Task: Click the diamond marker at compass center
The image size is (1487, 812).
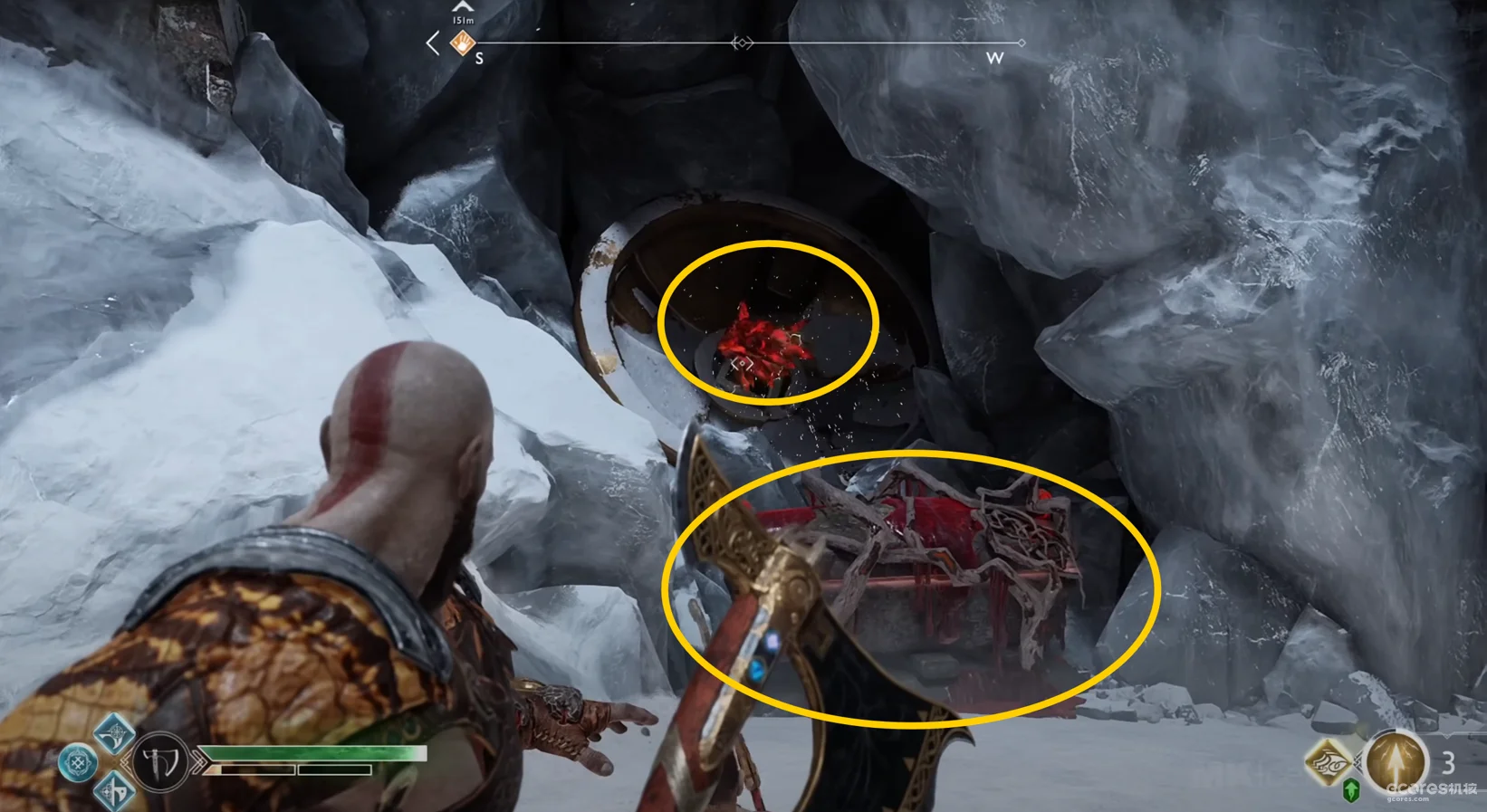Action: [x=742, y=43]
